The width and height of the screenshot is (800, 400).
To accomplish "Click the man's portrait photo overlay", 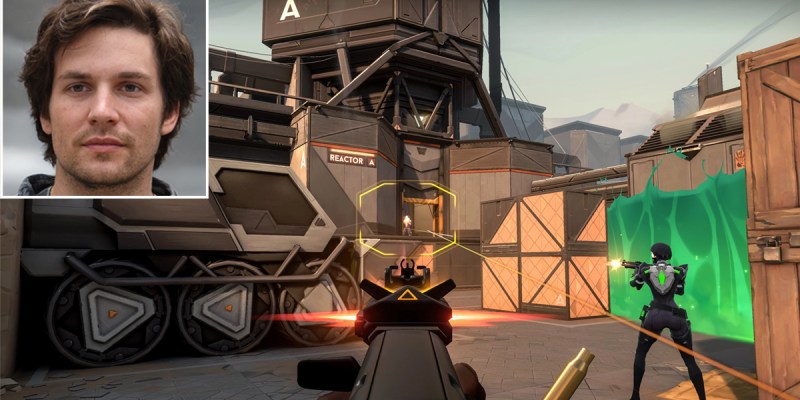I will pyautogui.click(x=104, y=98).
